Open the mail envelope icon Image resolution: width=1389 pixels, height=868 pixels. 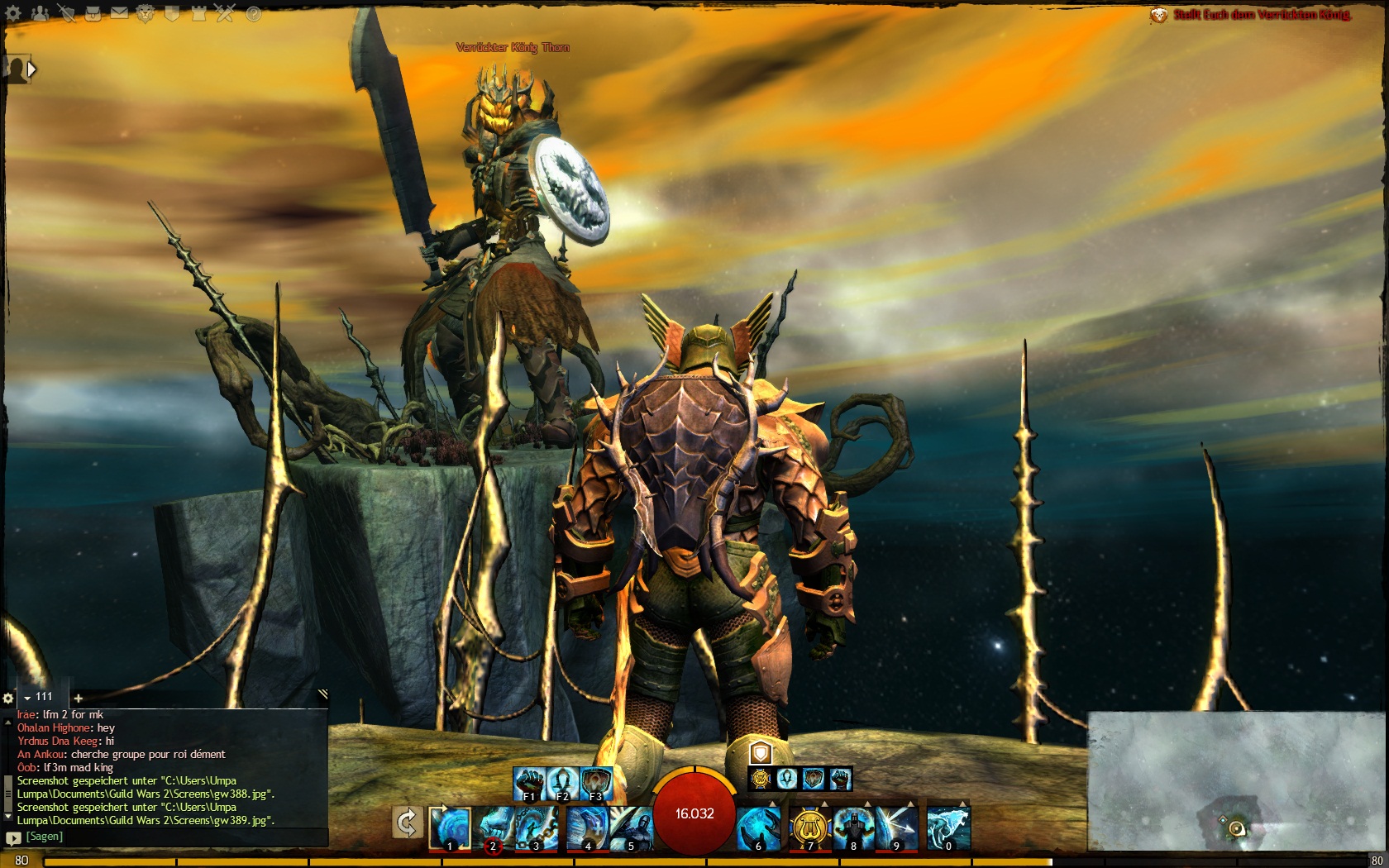coord(119,14)
